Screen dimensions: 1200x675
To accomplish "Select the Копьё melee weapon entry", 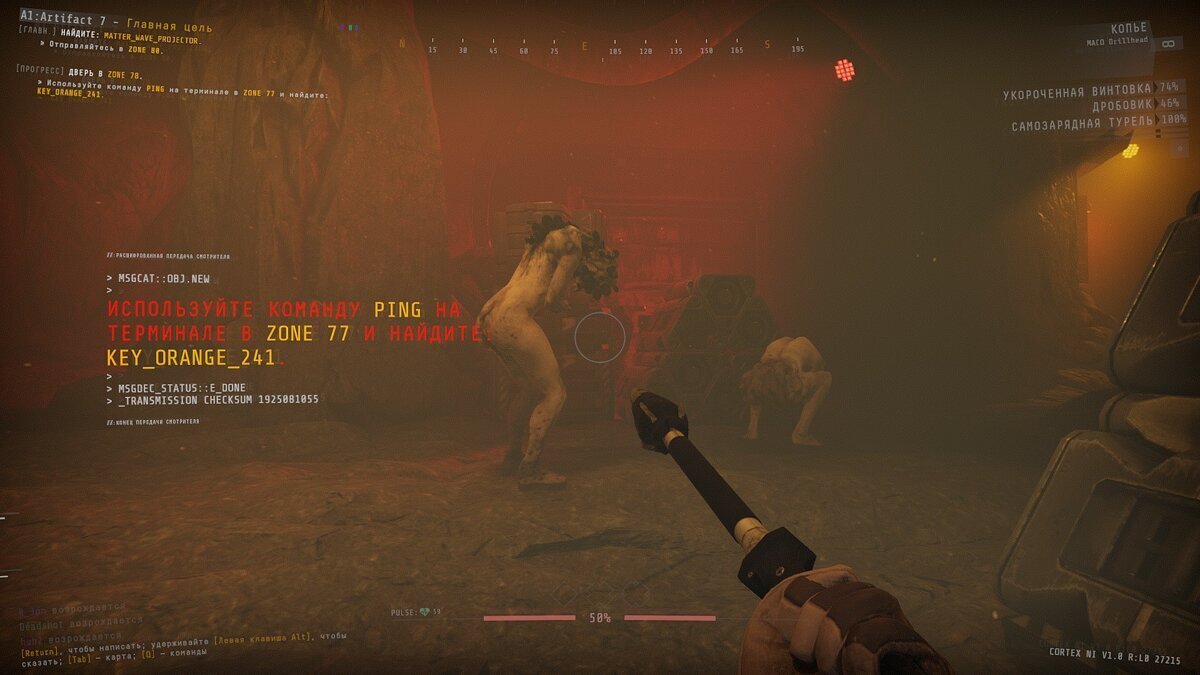I will coord(1129,30).
